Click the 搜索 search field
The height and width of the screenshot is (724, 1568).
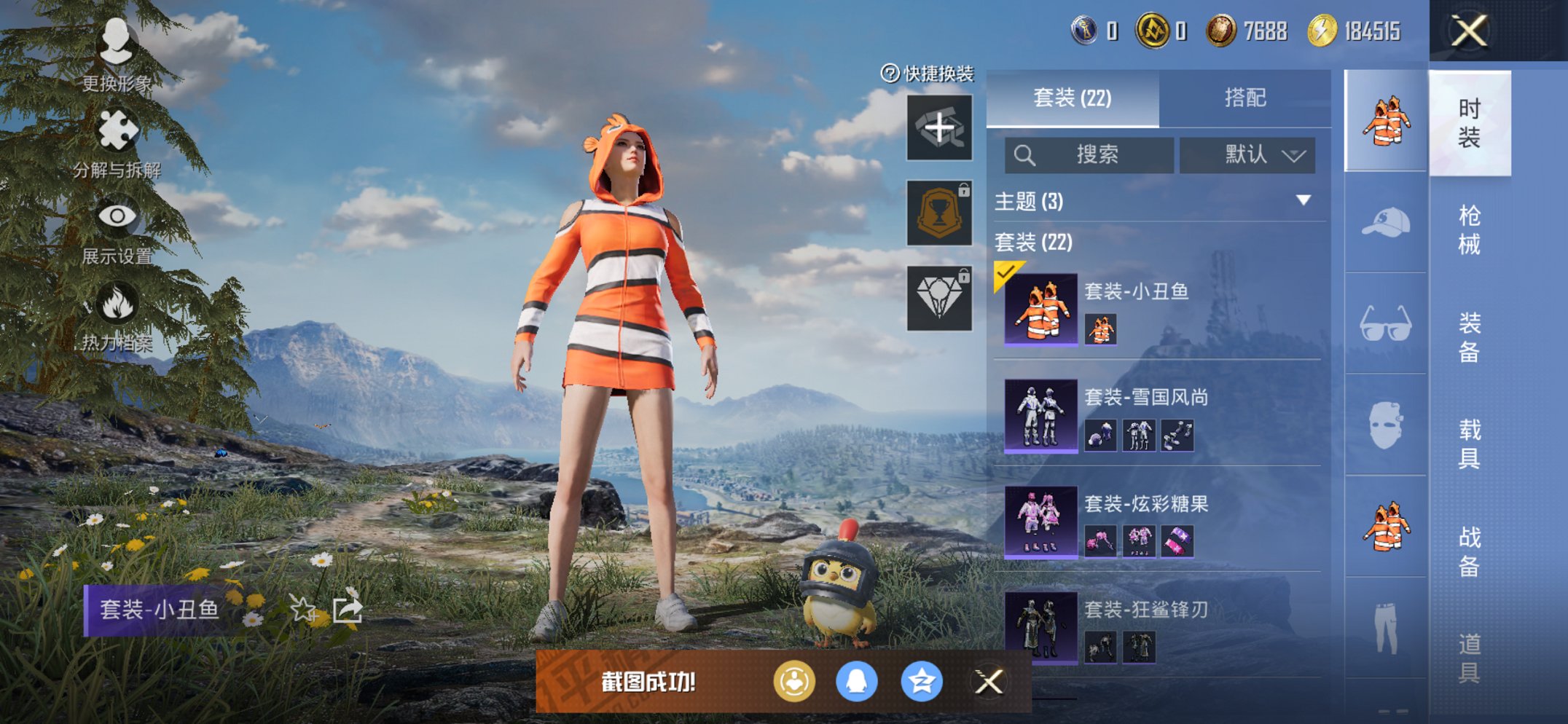[x=1089, y=155]
